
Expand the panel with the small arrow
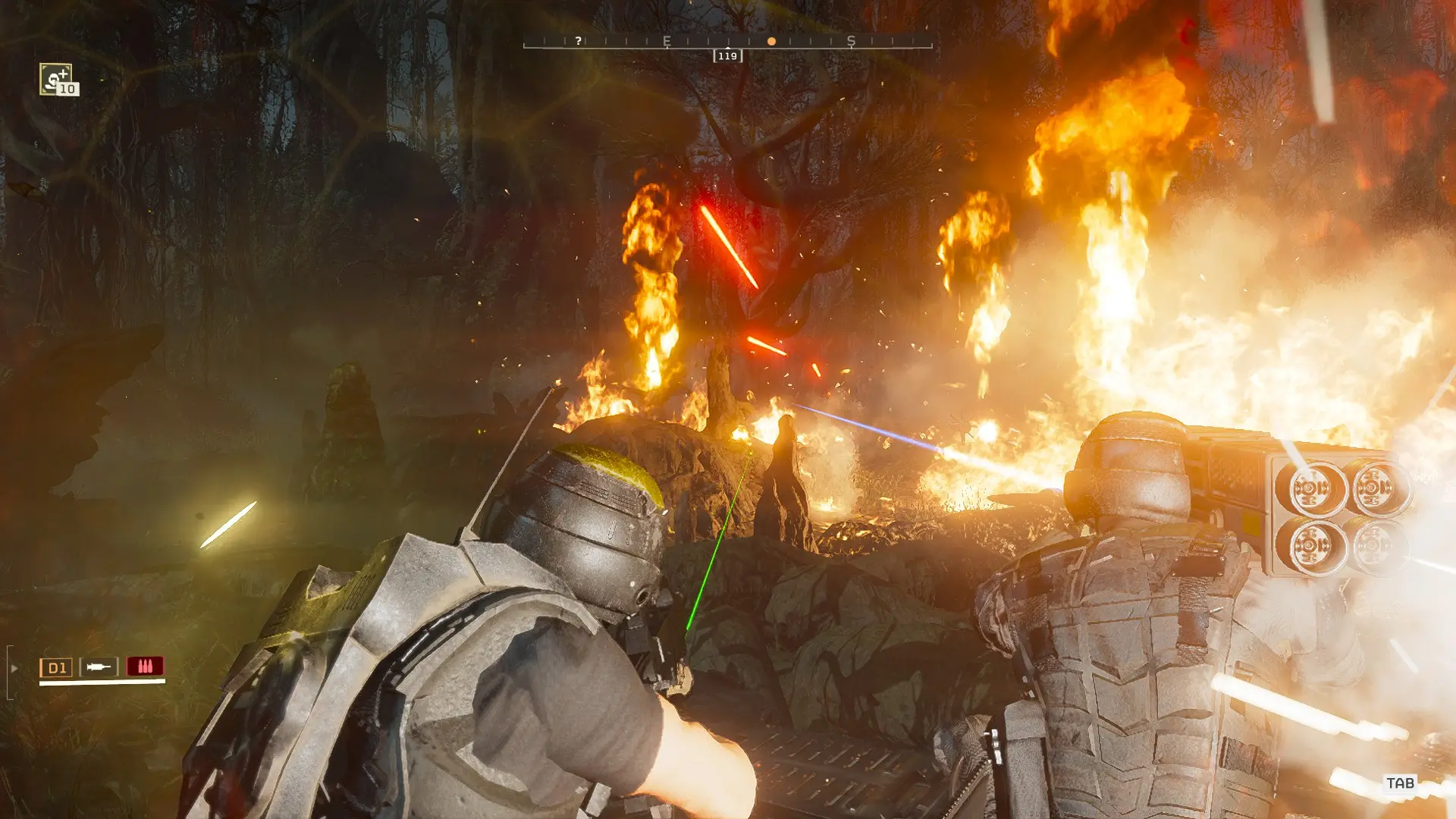14,668
